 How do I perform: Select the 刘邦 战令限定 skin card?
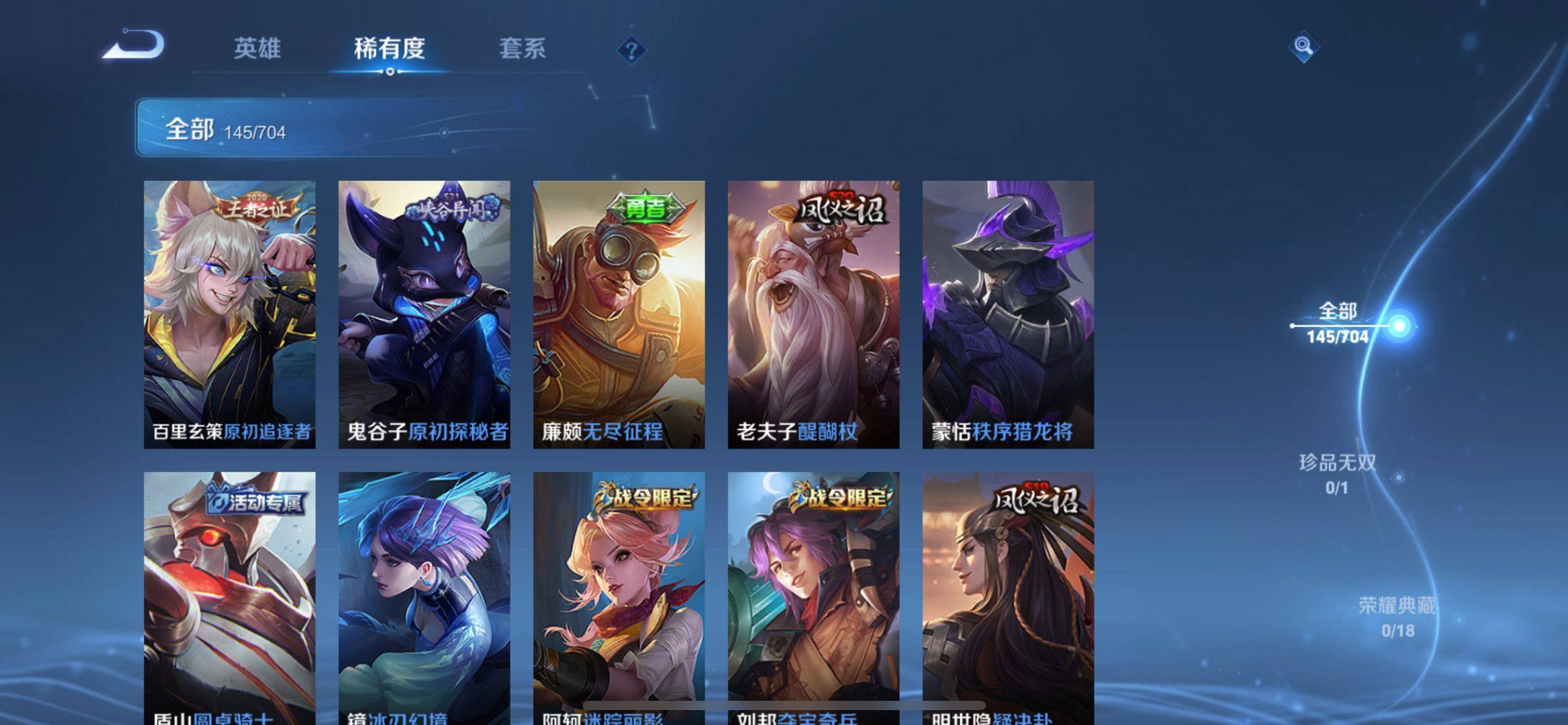pyautogui.click(x=813, y=595)
